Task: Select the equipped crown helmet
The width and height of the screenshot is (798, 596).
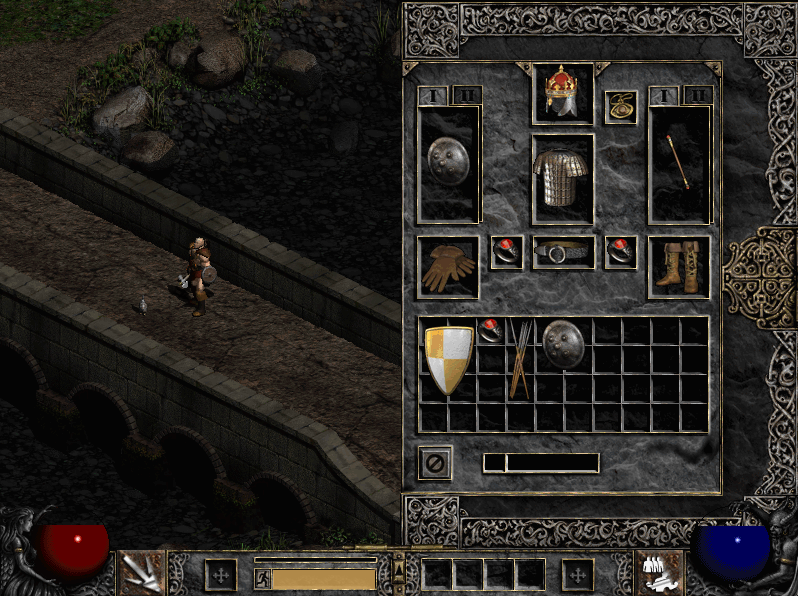Action: pyautogui.click(x=563, y=93)
